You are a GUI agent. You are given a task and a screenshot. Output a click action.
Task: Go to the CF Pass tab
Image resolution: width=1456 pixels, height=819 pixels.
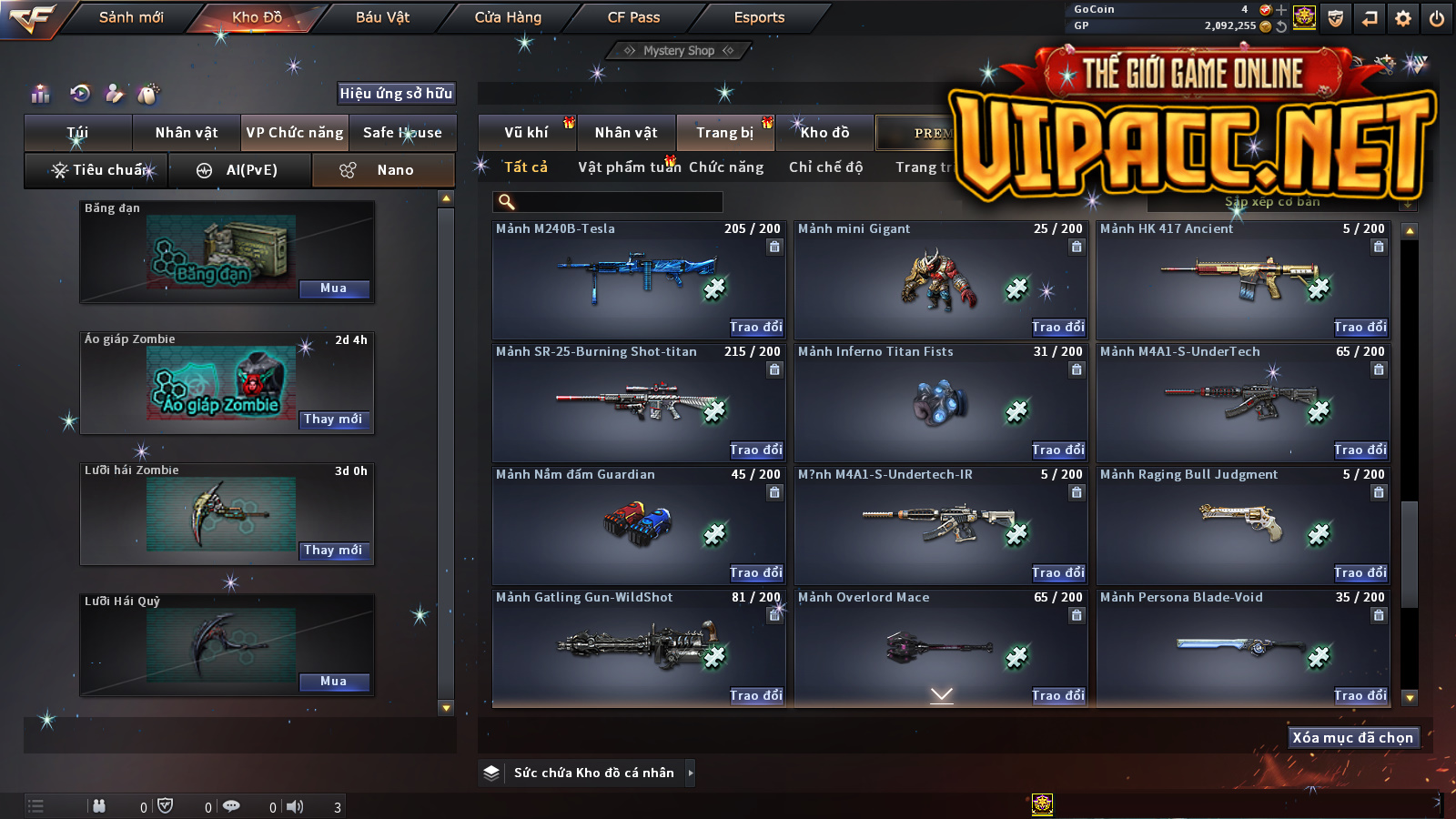click(633, 17)
